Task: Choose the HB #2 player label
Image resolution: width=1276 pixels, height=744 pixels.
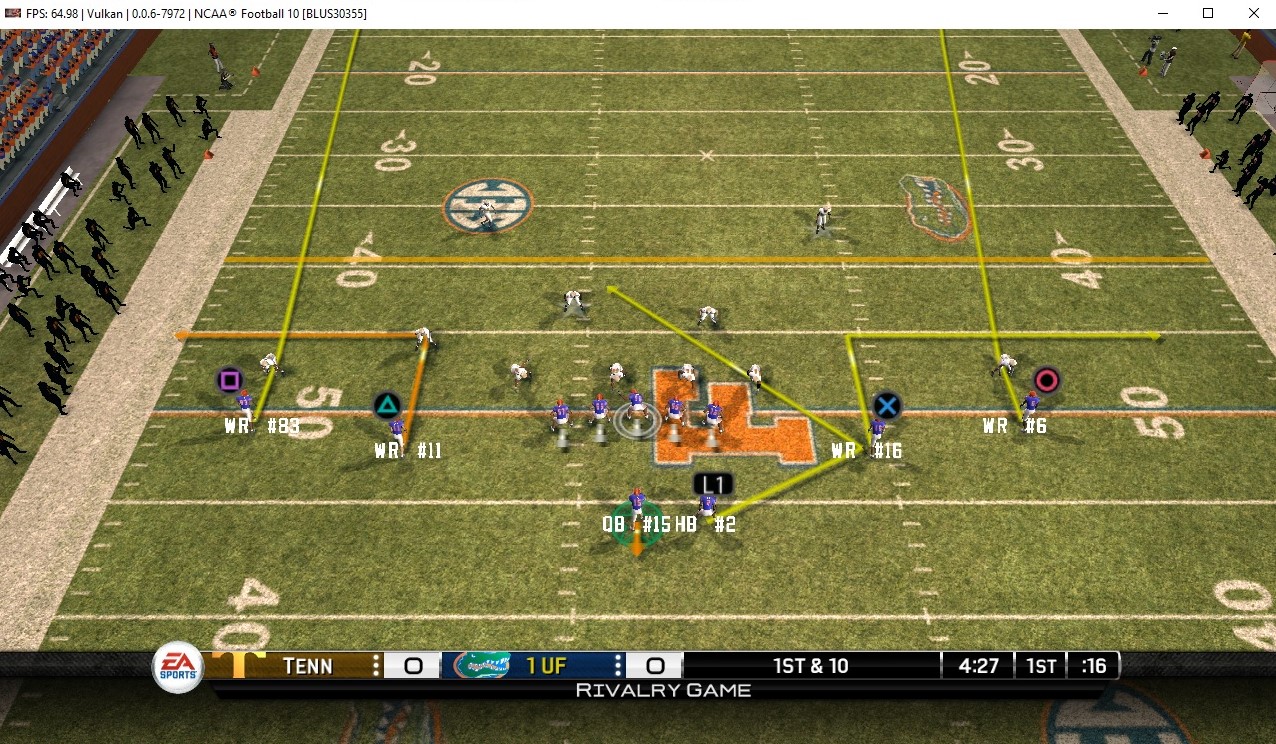Action: [x=706, y=524]
